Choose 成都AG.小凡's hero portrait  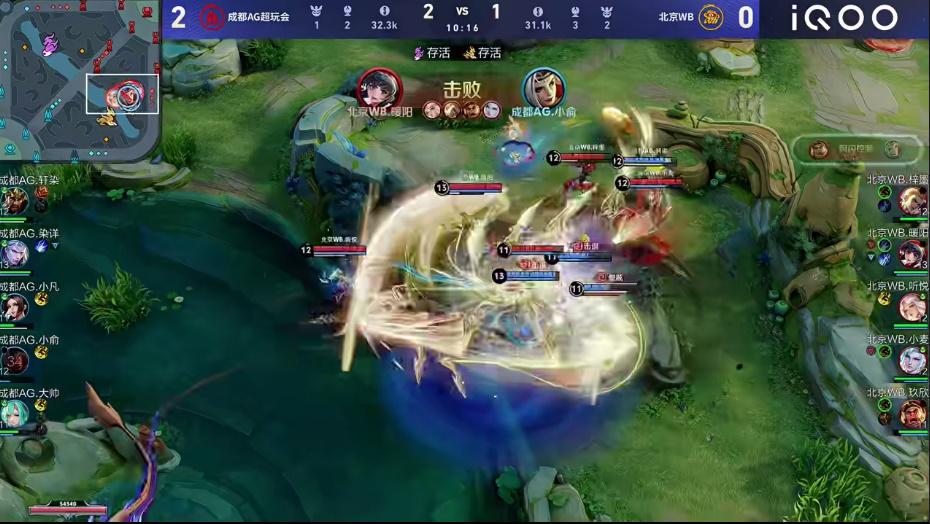pyautogui.click(x=14, y=307)
